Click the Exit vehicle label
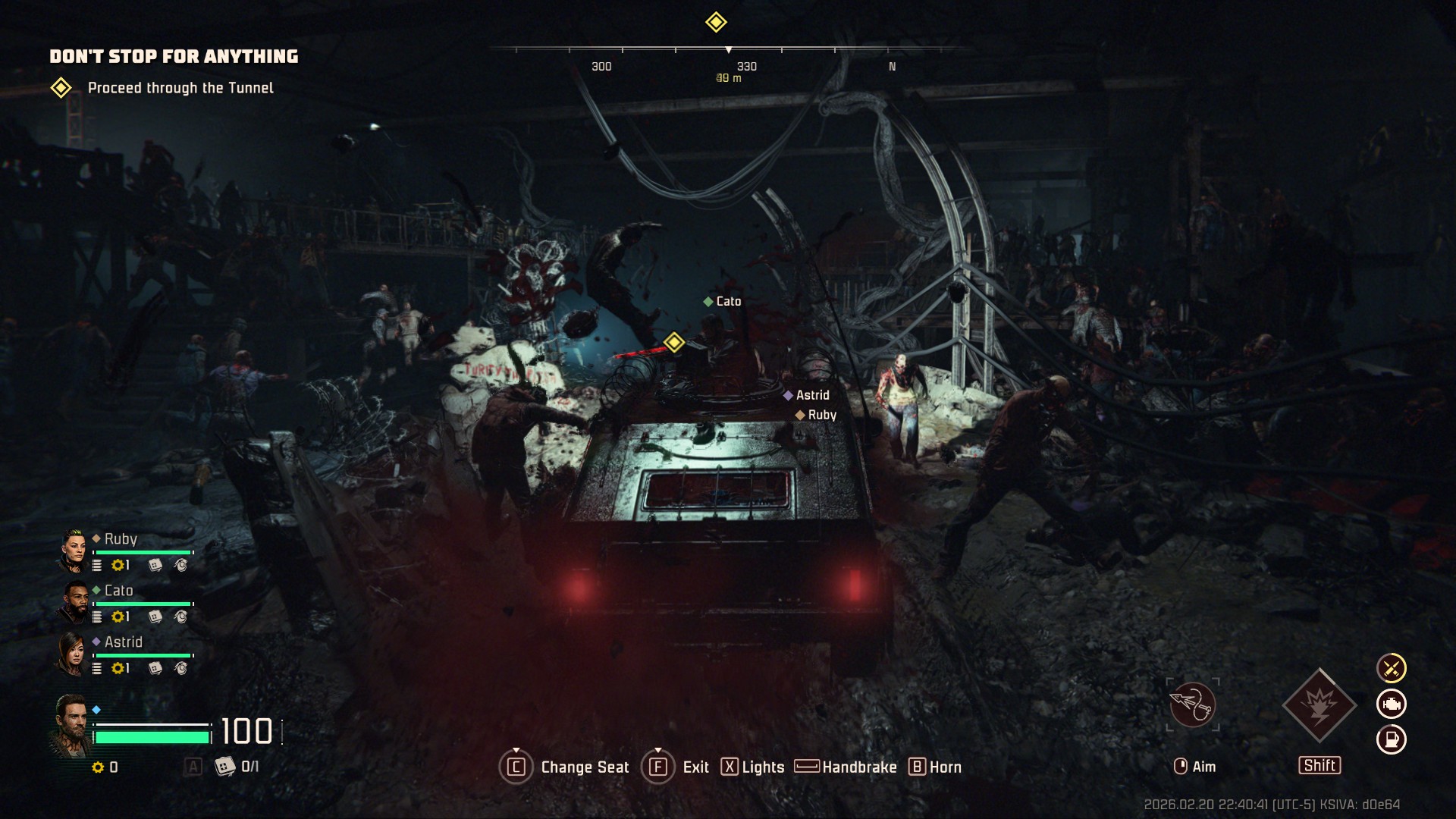The width and height of the screenshot is (1456, 819). 695,767
